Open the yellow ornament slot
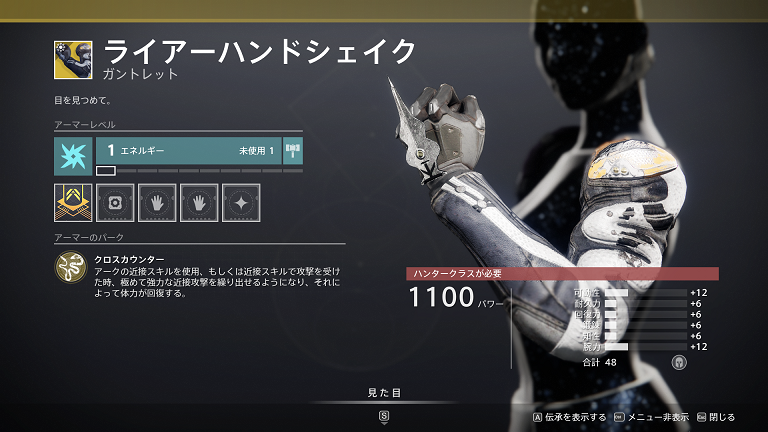The height and width of the screenshot is (432, 768). tap(73, 203)
